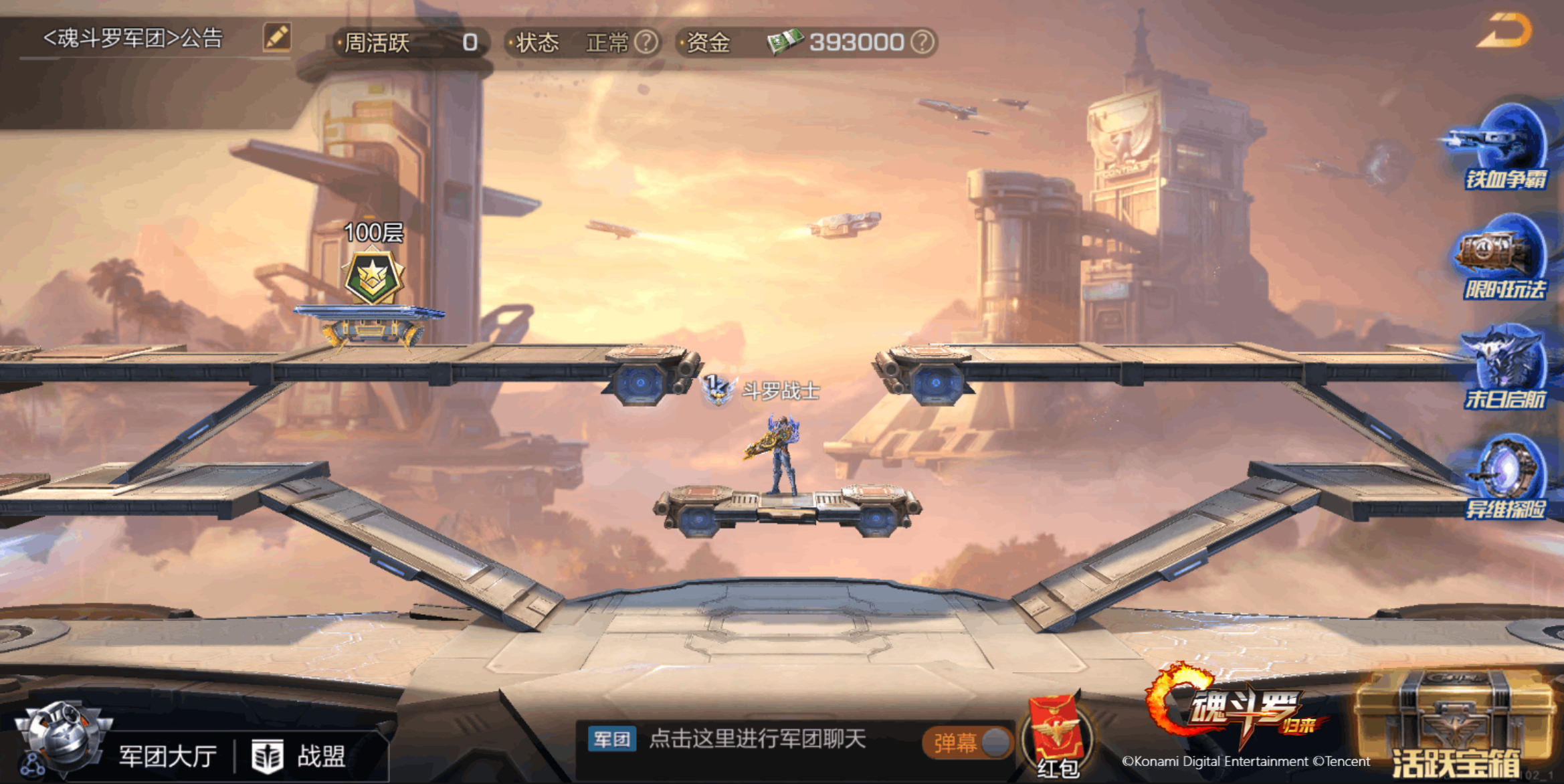Enter the 末日启航 mode
Viewport: 1564px width, 784px height.
tap(1505, 368)
